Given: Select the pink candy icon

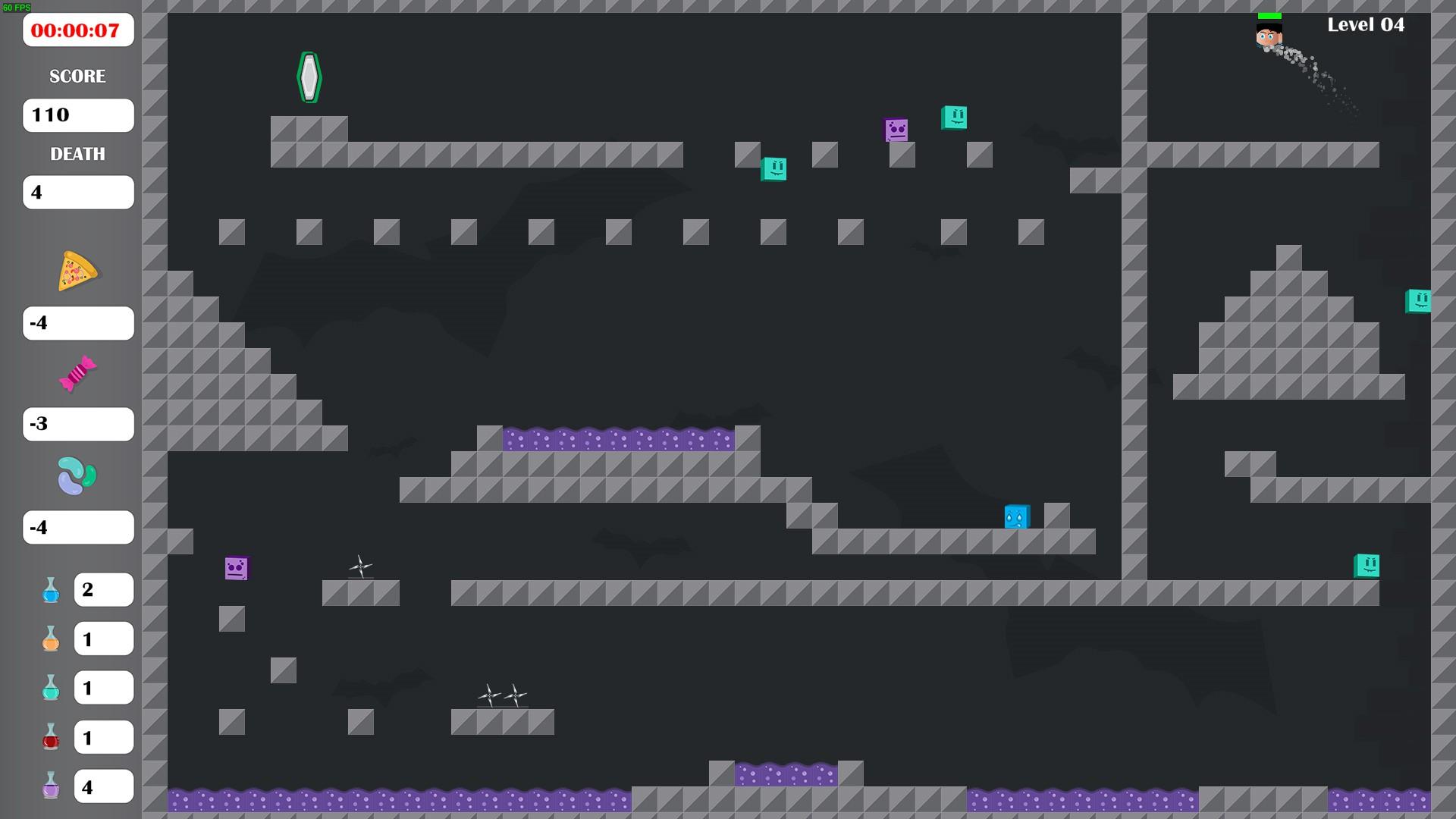Looking at the screenshot, I should pos(76,373).
